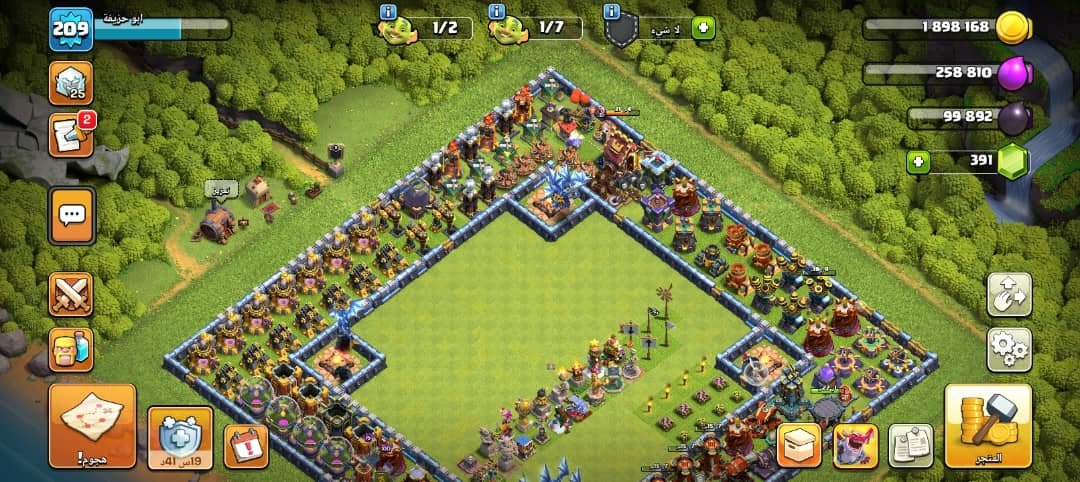Add a shield with the green plus
Viewport: 1080px width, 482px height.
703,28
